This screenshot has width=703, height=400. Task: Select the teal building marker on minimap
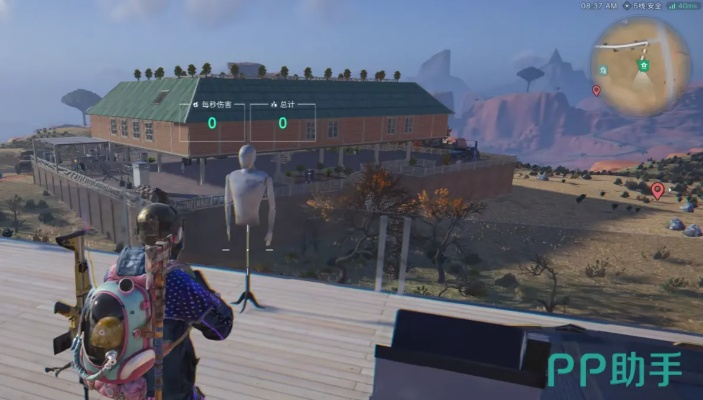(605, 70)
